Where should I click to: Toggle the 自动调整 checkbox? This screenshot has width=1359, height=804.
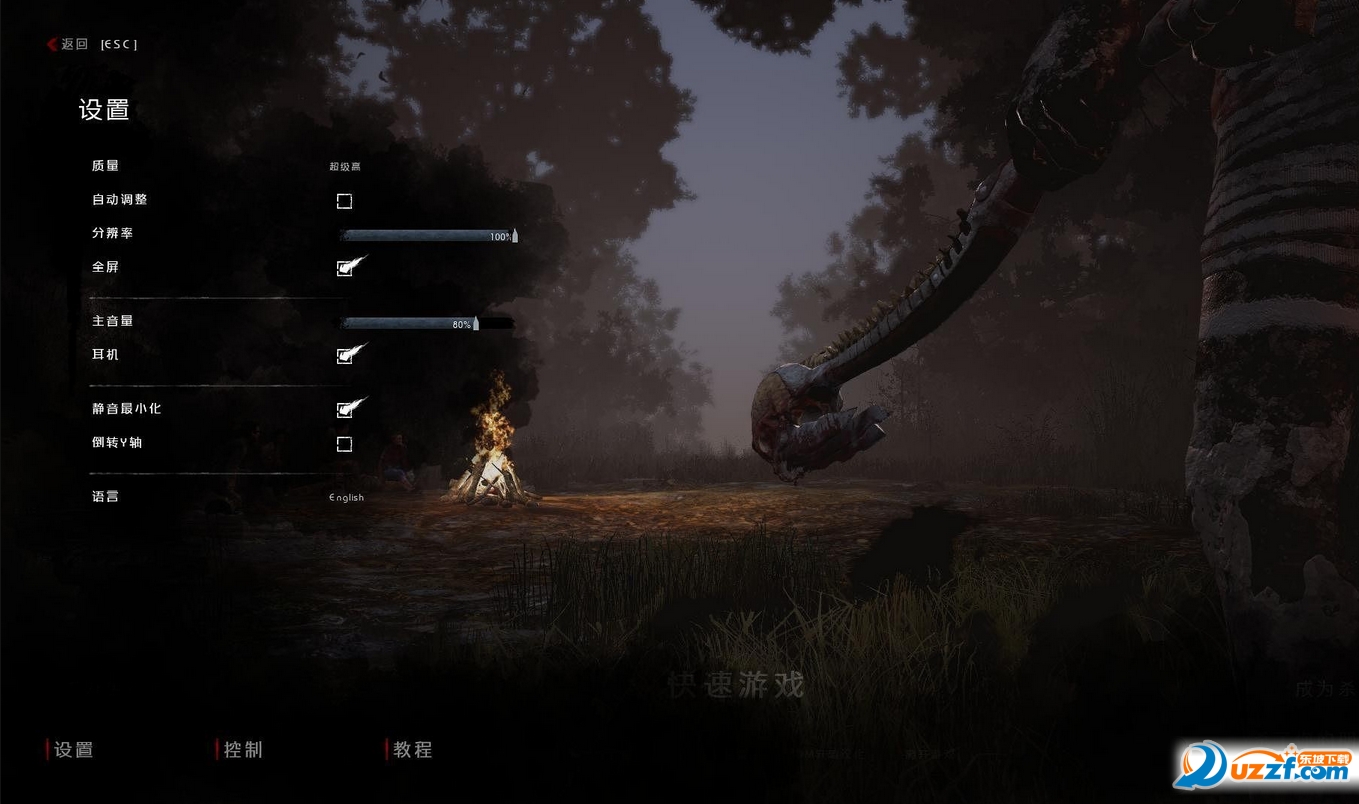(x=344, y=202)
